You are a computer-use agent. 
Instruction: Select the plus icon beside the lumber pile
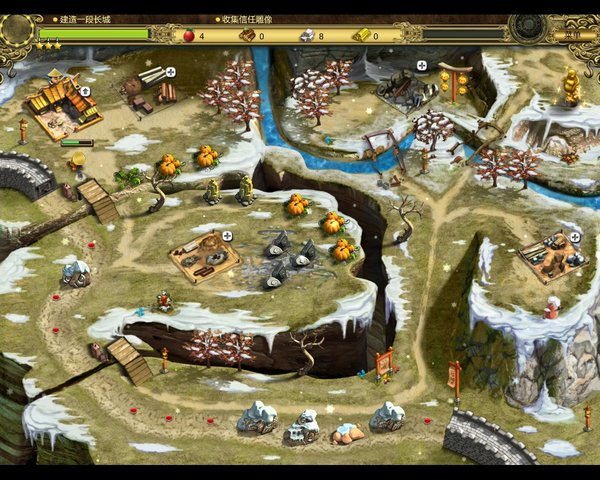coord(171,72)
